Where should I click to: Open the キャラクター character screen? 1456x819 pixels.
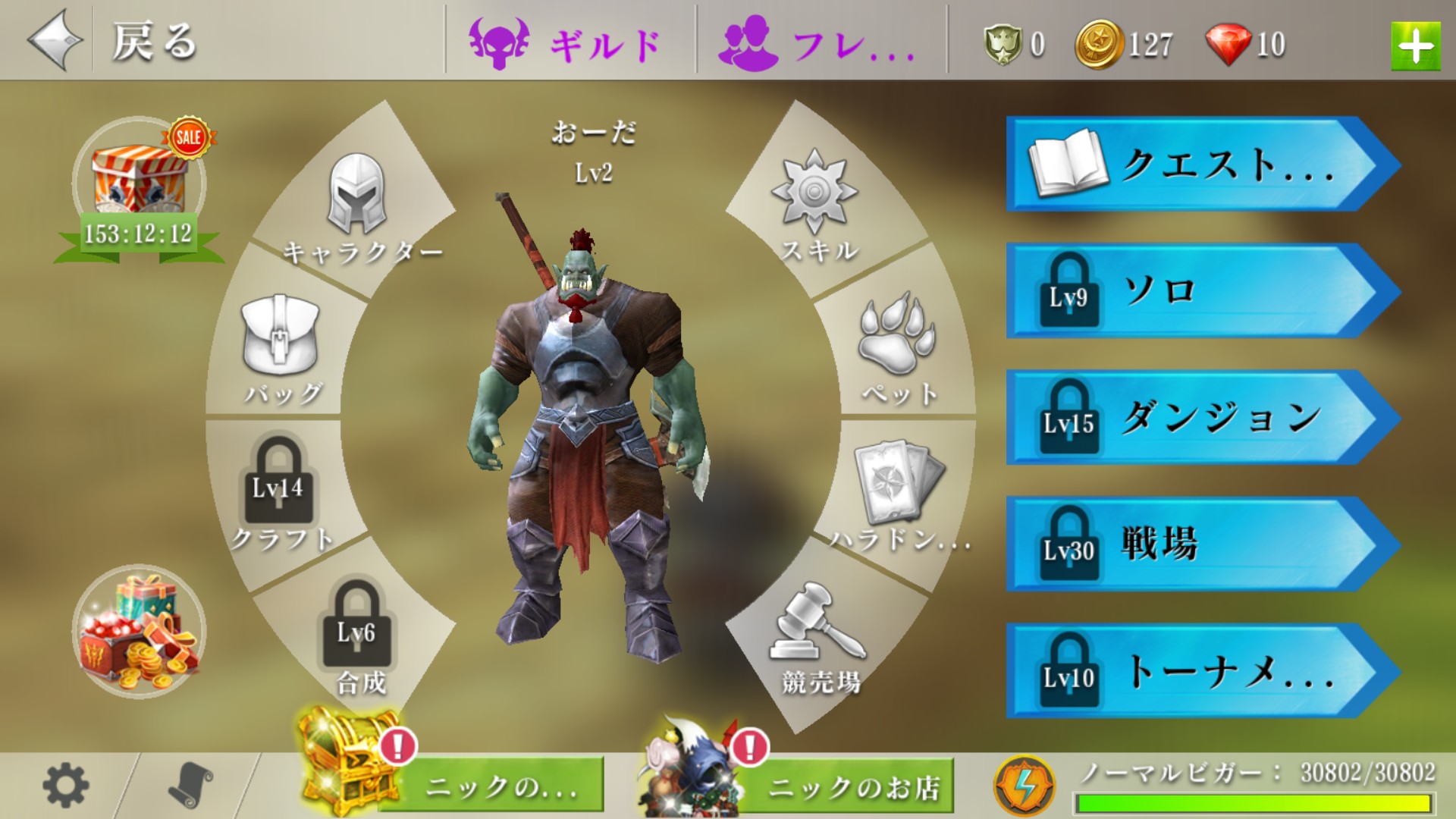[x=358, y=209]
